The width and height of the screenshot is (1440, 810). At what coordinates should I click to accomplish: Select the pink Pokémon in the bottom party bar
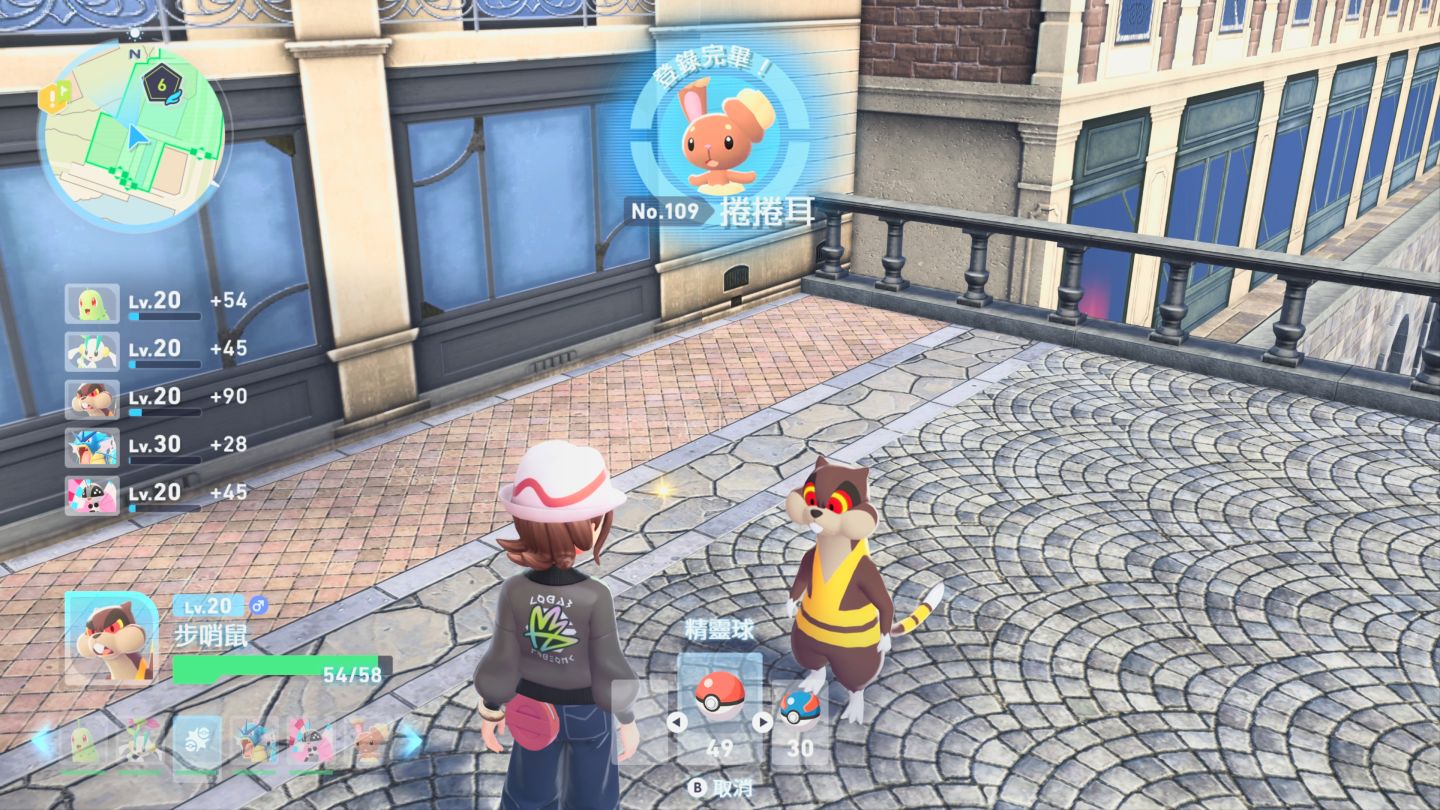pos(310,742)
